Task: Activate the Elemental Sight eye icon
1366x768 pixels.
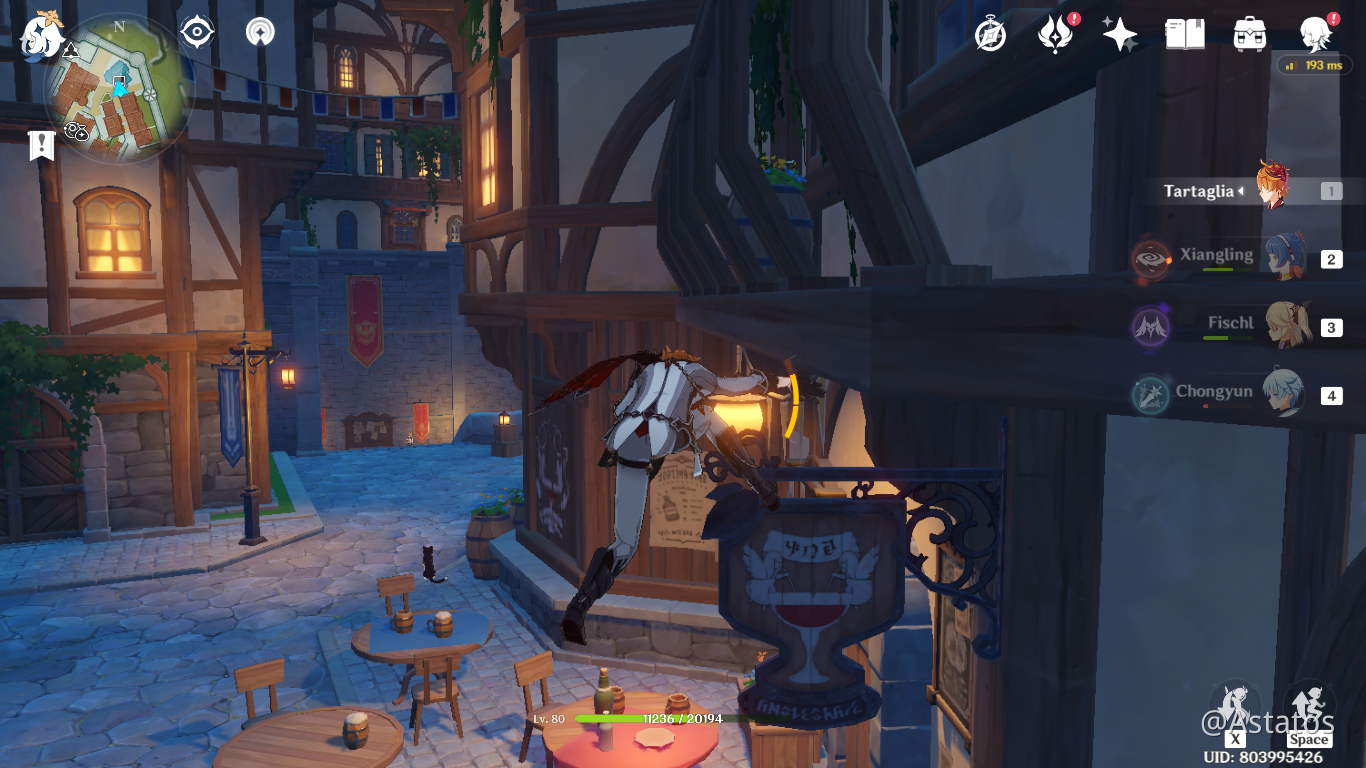Action: click(197, 32)
